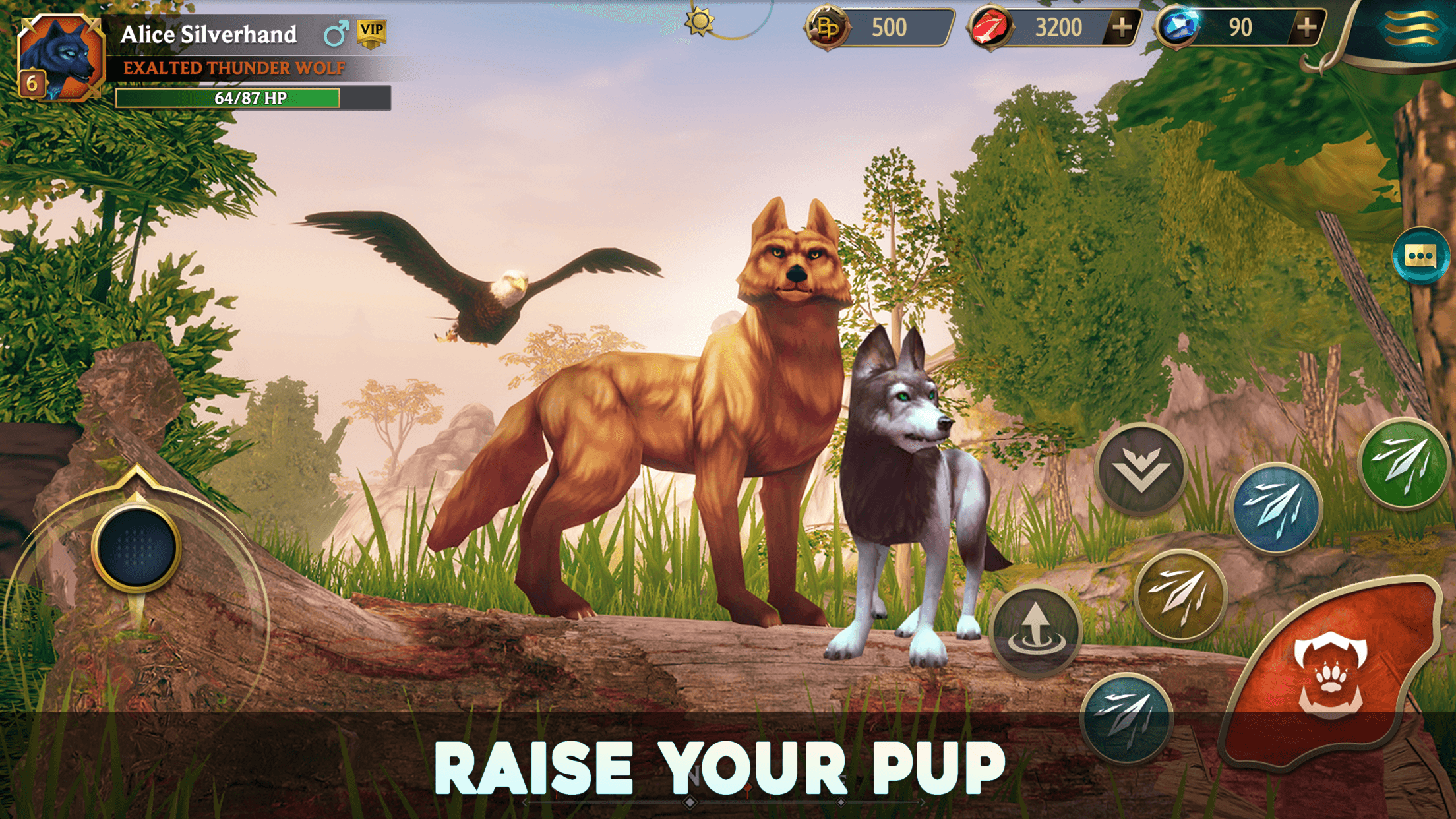
Task: Select the EXALTED THUNDER WOLF title banner
Action: point(234,67)
